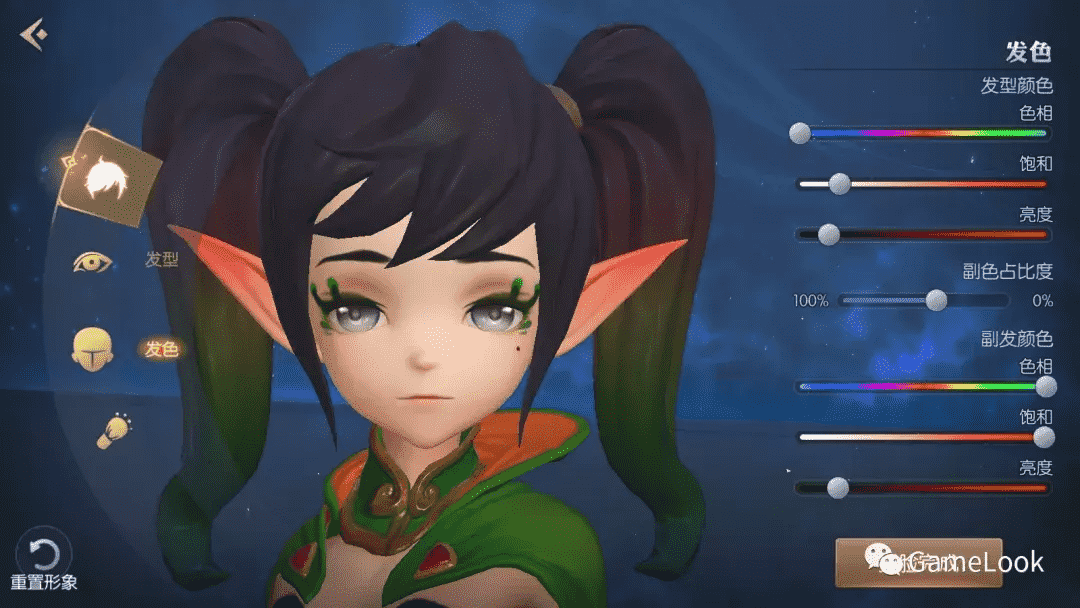Open the face customization category
Image resolution: width=1080 pixels, height=608 pixels.
(x=92, y=349)
